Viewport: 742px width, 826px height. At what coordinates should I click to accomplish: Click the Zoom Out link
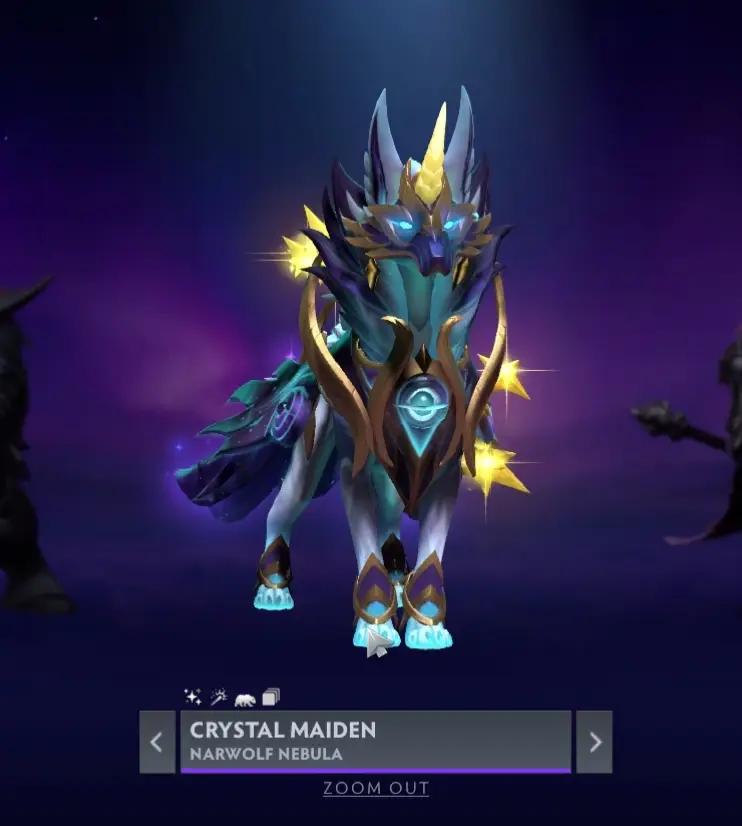coord(376,788)
